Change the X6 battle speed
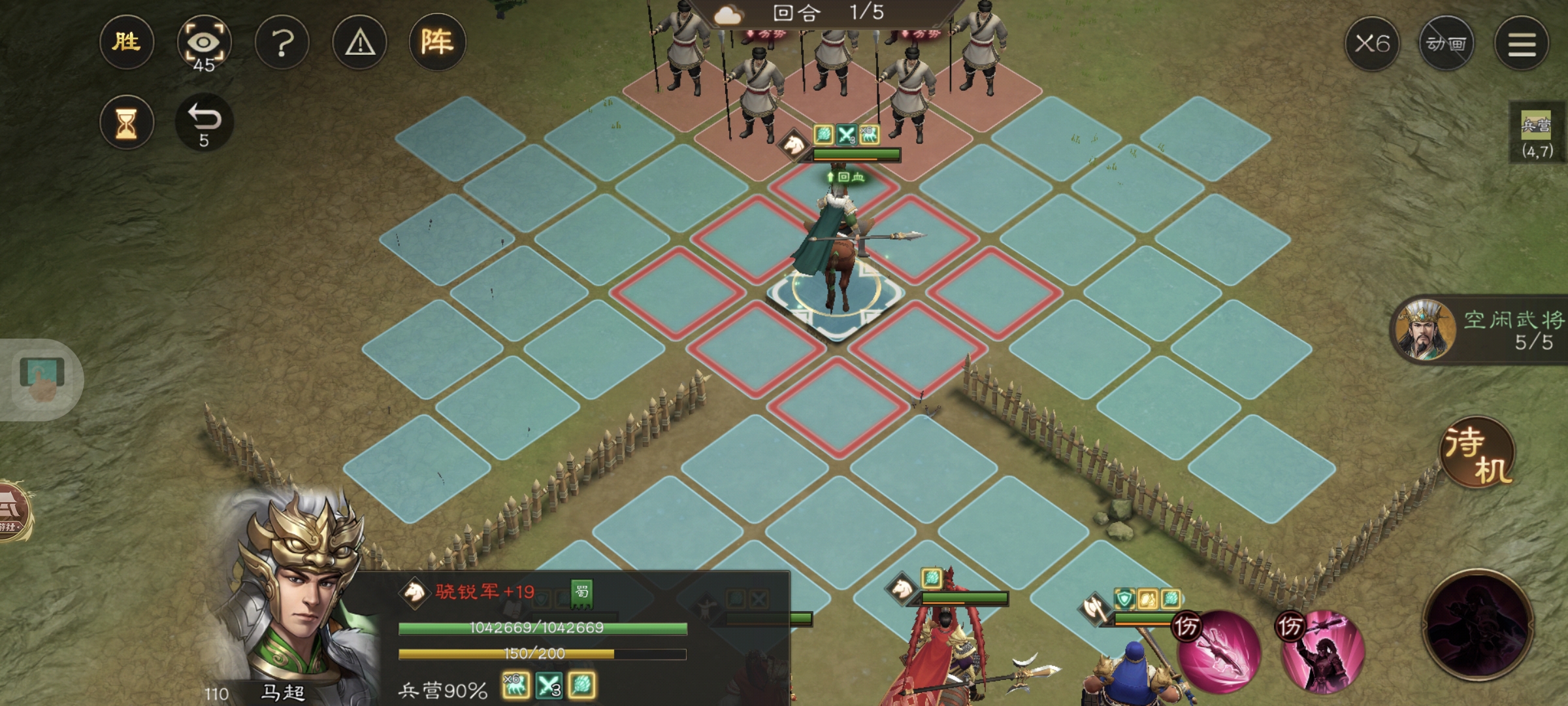1568x706 pixels. (x=1372, y=44)
